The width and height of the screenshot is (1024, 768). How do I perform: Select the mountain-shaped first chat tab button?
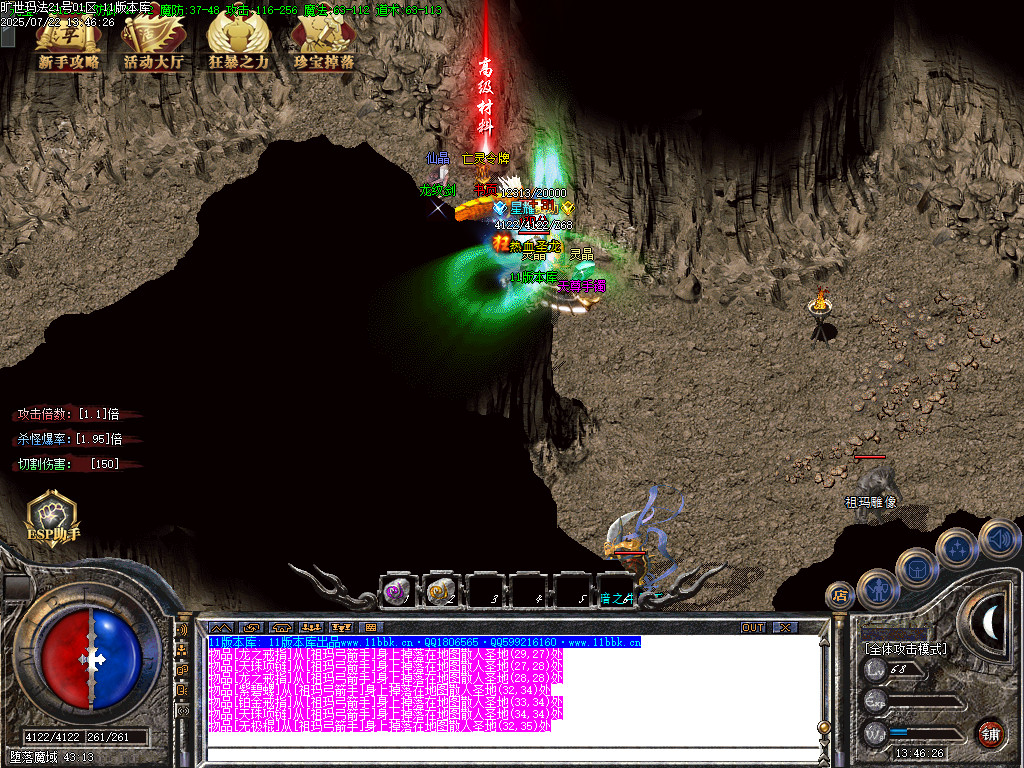pos(220,627)
